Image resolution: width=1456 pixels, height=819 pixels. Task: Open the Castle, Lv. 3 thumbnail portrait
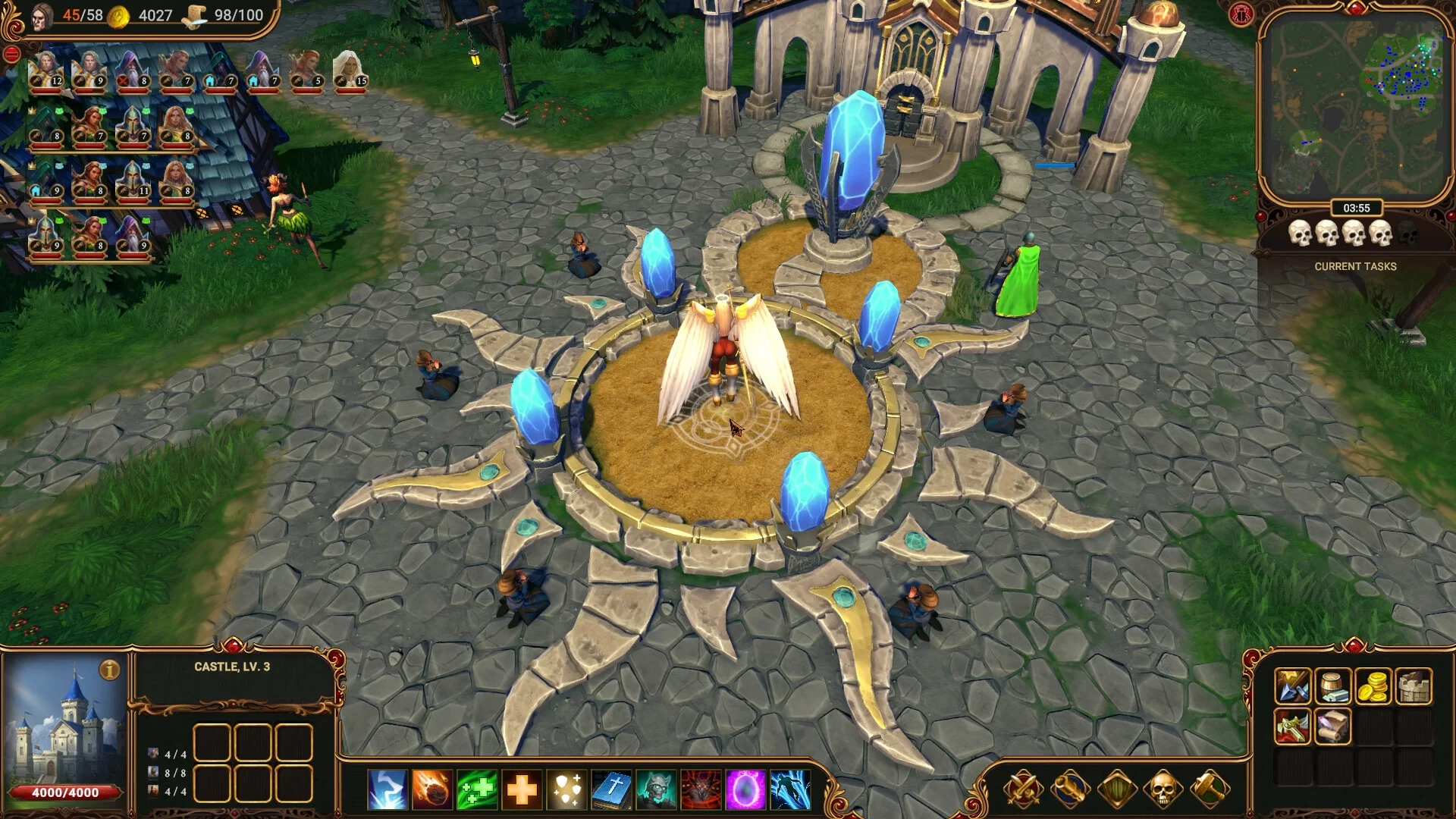[x=64, y=728]
